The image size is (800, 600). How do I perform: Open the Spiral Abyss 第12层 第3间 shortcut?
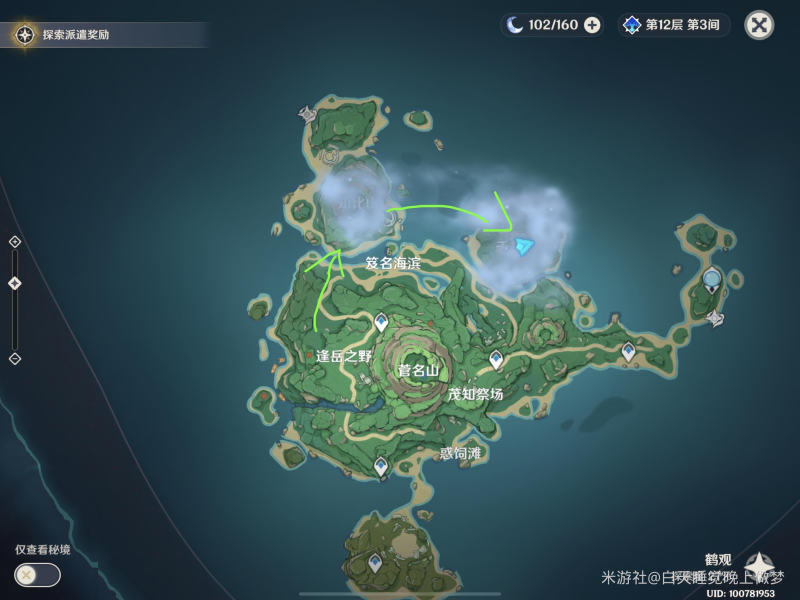pyautogui.click(x=674, y=25)
